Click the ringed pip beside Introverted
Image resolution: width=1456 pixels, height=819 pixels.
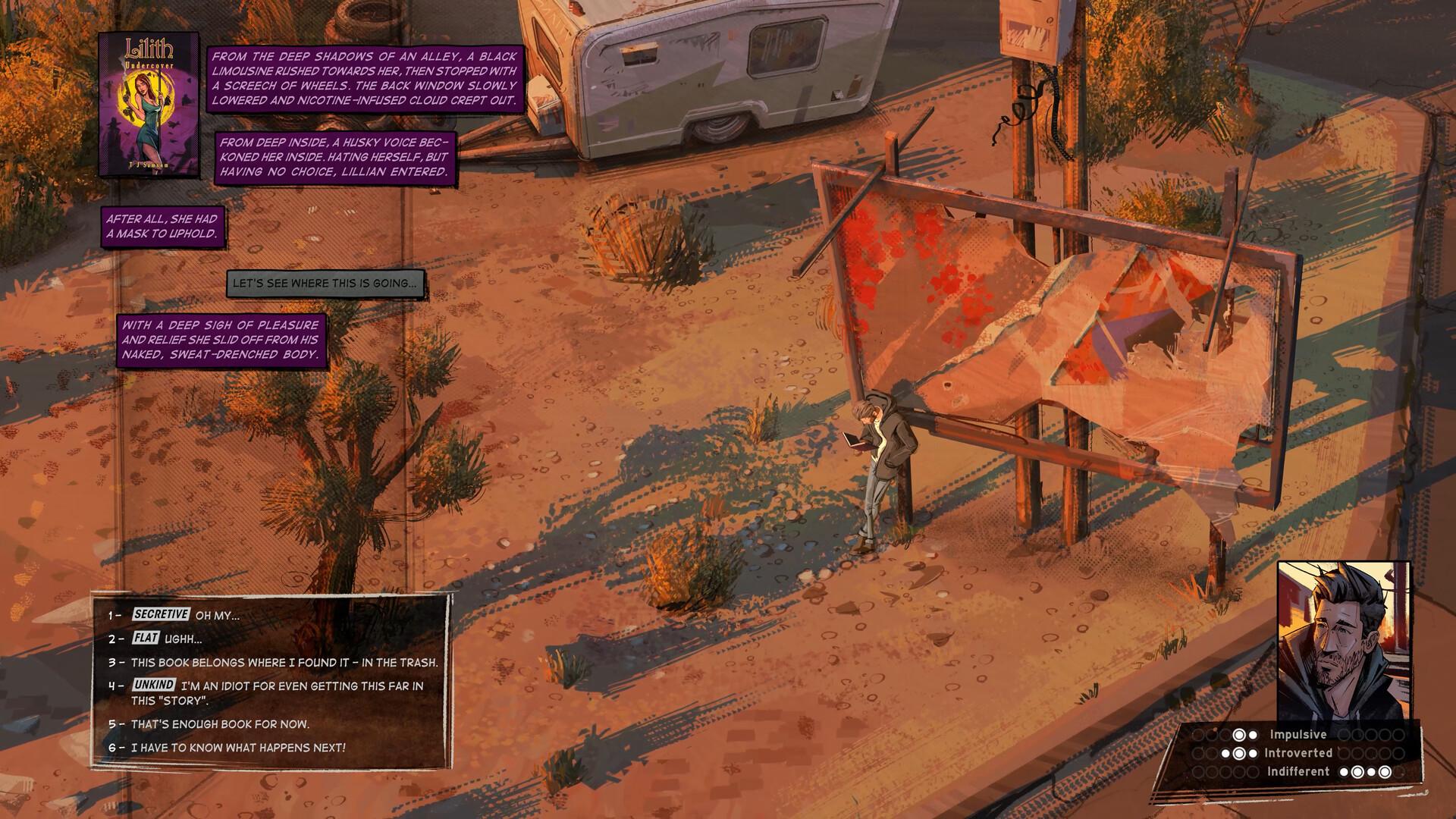click(x=1239, y=754)
